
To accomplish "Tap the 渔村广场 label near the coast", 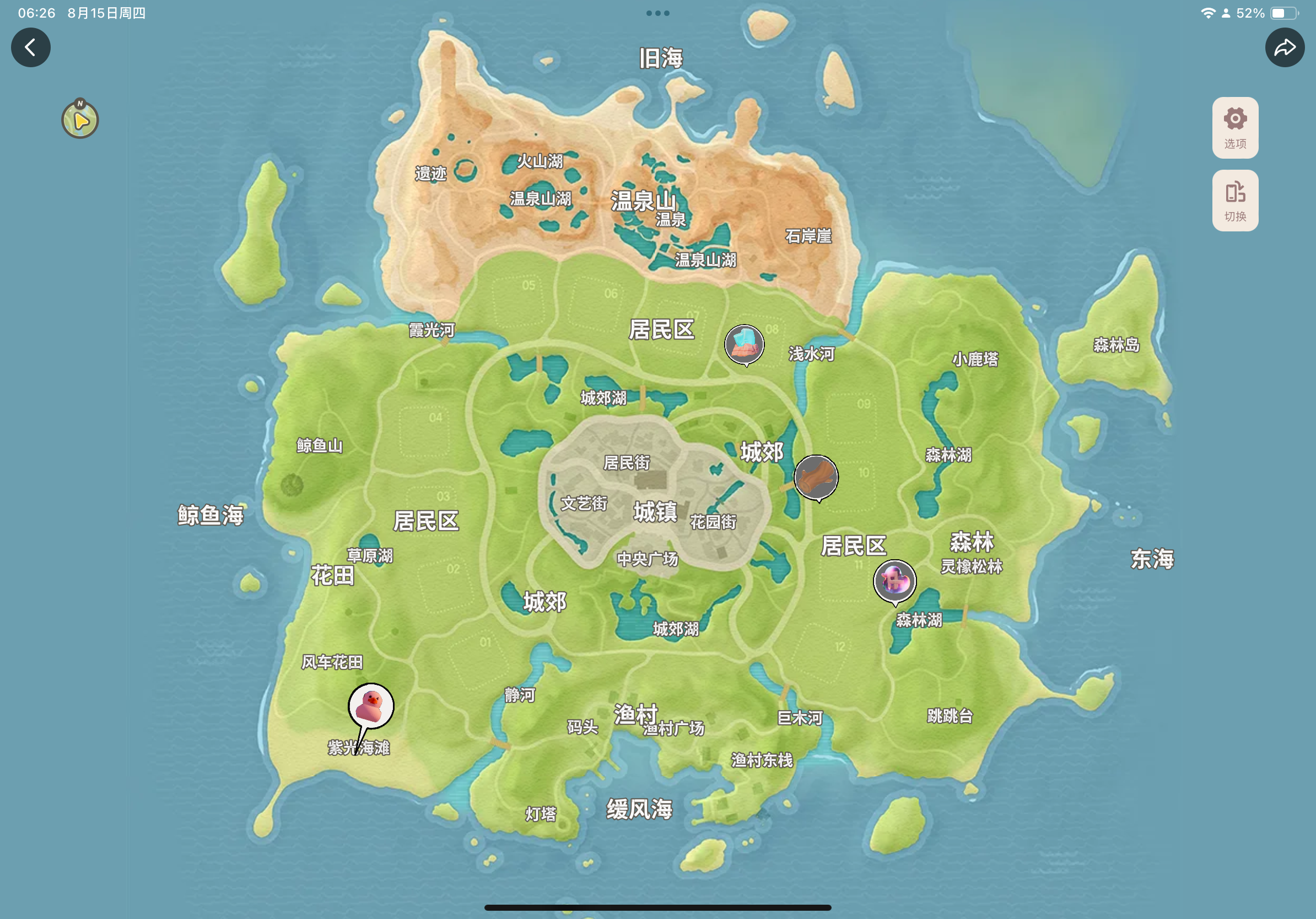I will tap(674, 730).
